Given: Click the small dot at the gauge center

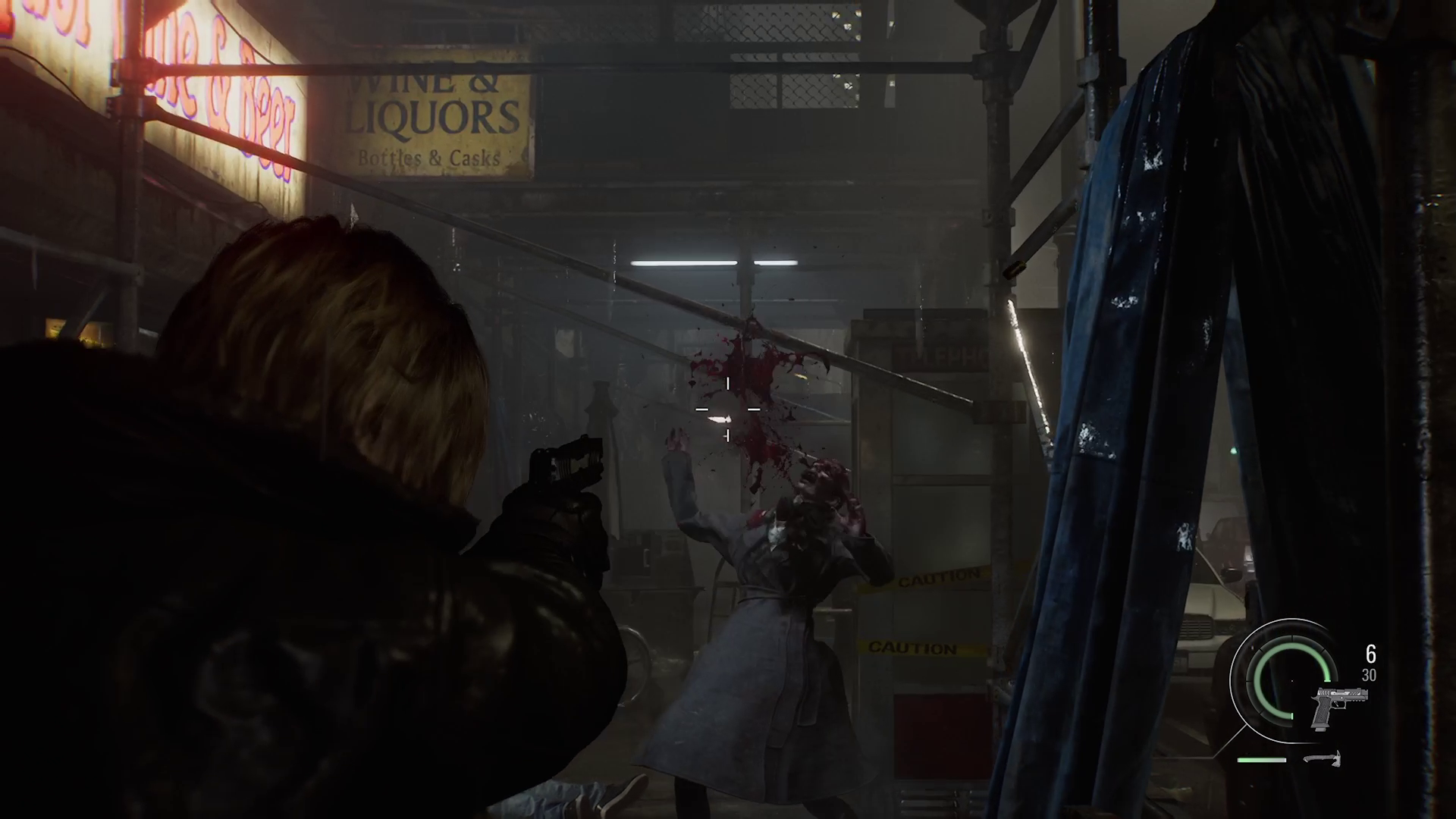Looking at the screenshot, I should coord(1292,680).
